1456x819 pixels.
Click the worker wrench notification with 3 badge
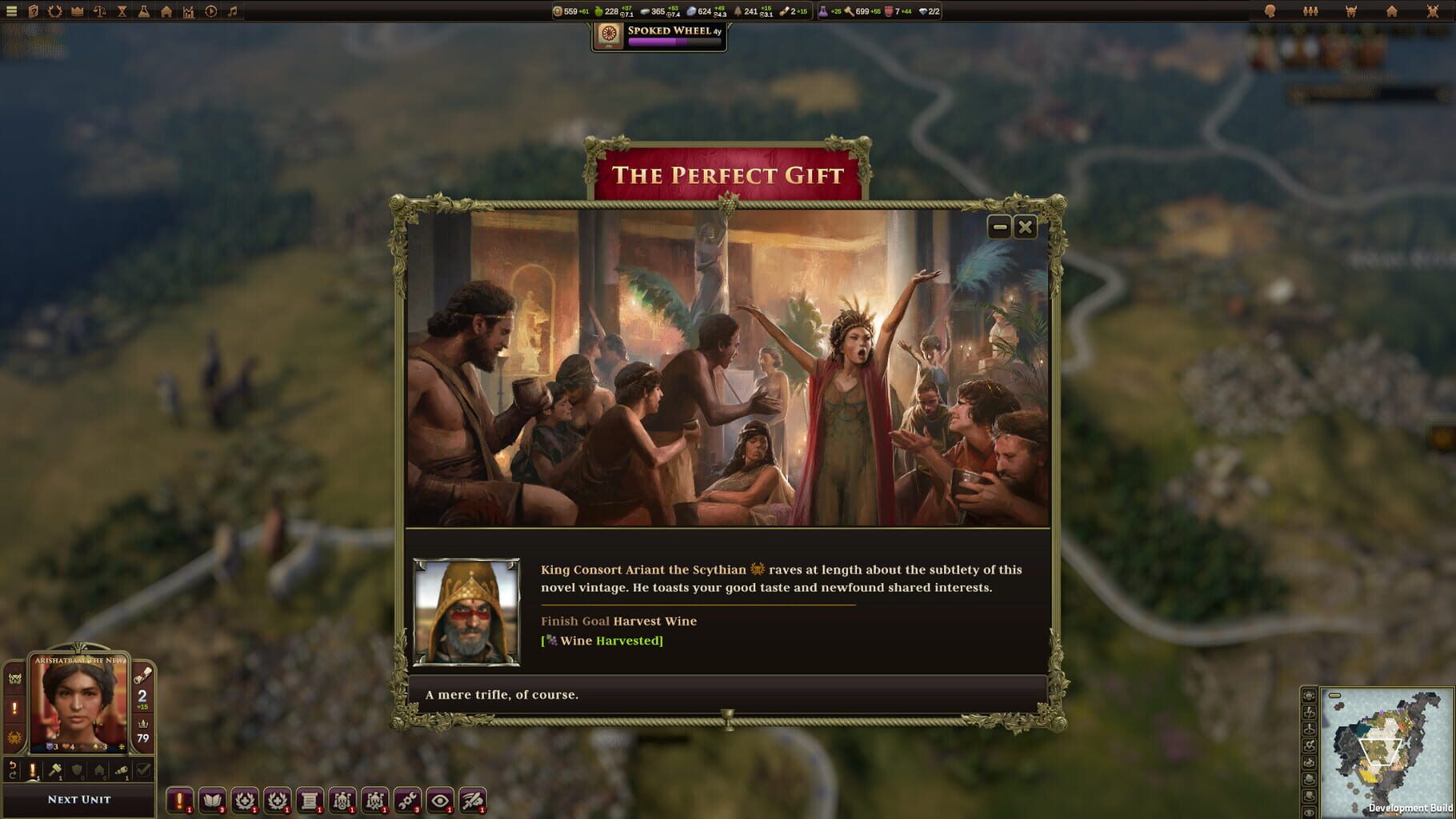pyautogui.click(x=407, y=800)
